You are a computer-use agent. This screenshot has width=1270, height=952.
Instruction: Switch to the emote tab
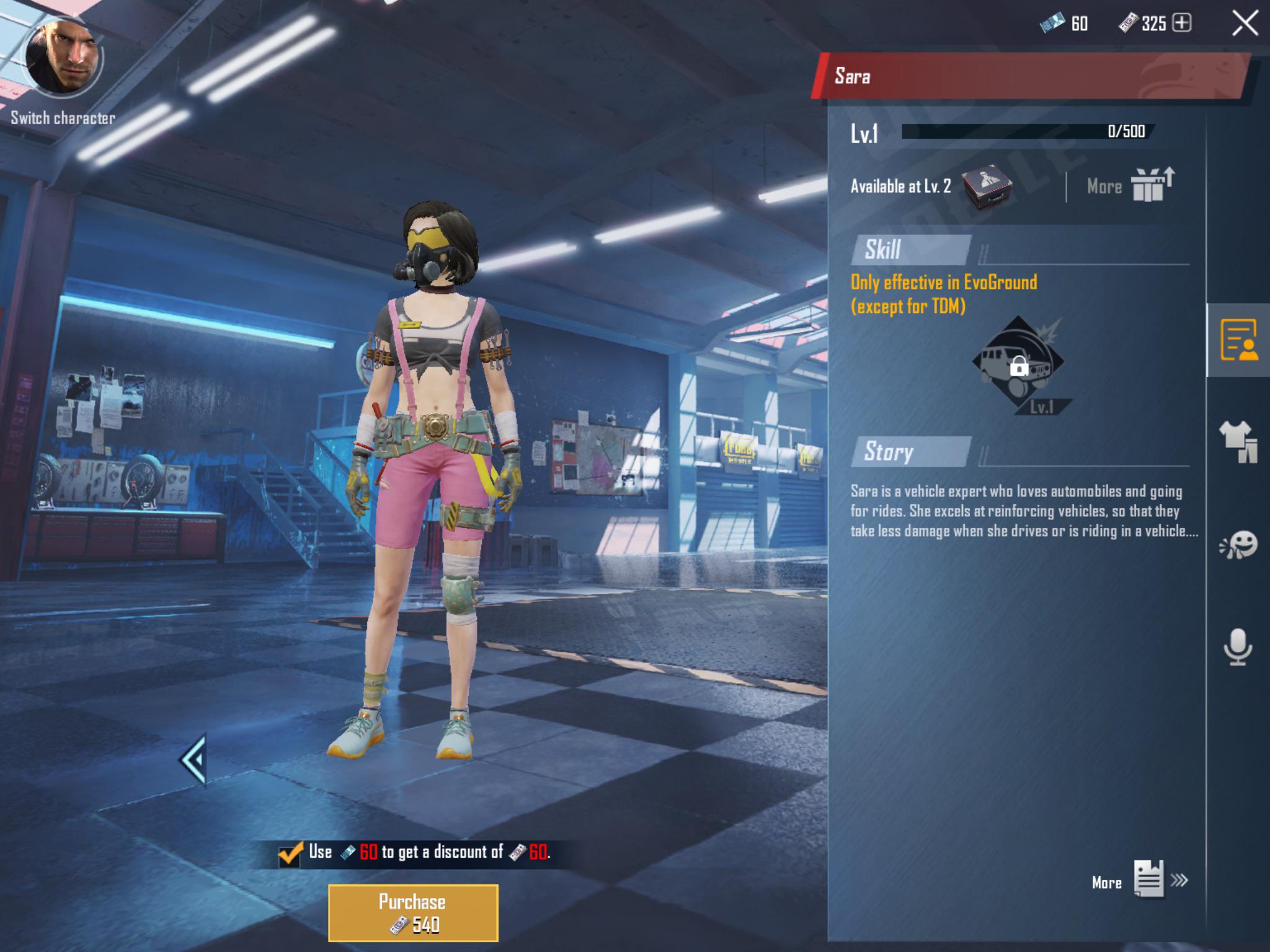(1238, 545)
